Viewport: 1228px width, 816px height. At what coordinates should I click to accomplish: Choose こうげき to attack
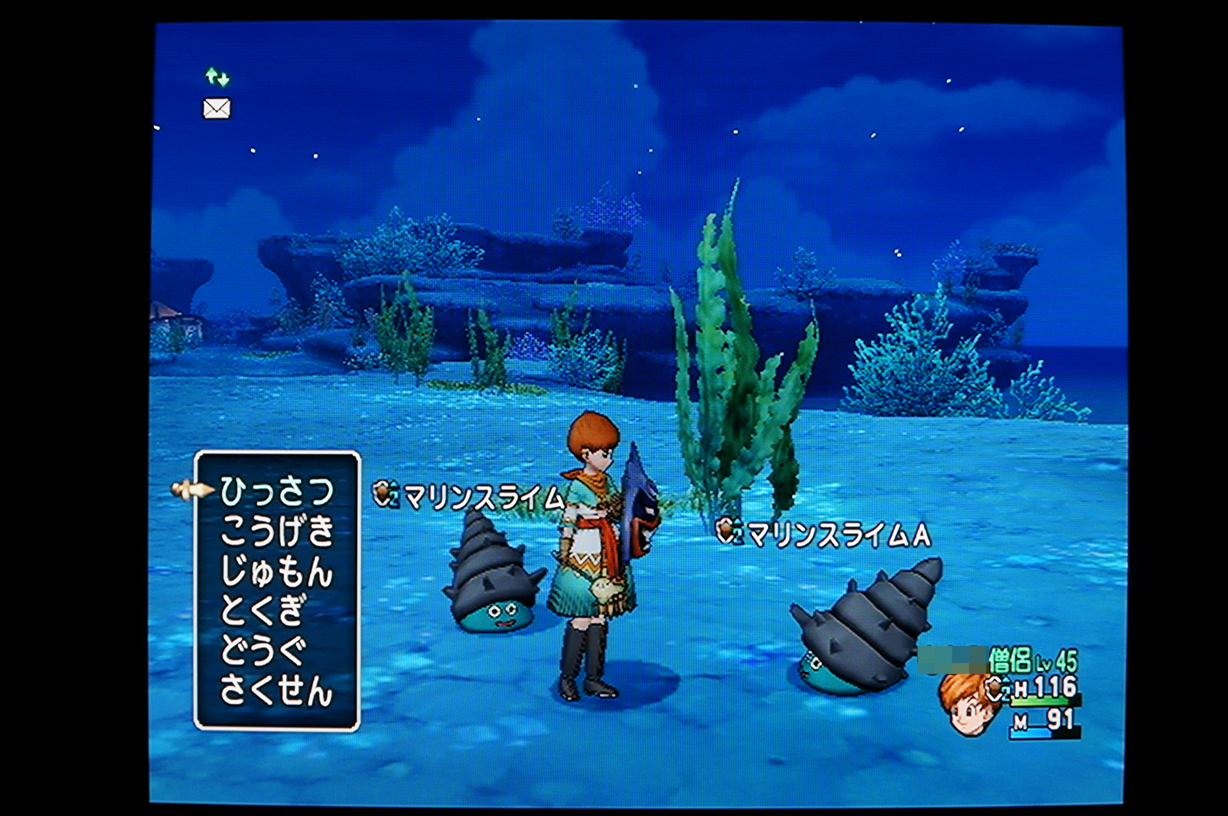(276, 531)
